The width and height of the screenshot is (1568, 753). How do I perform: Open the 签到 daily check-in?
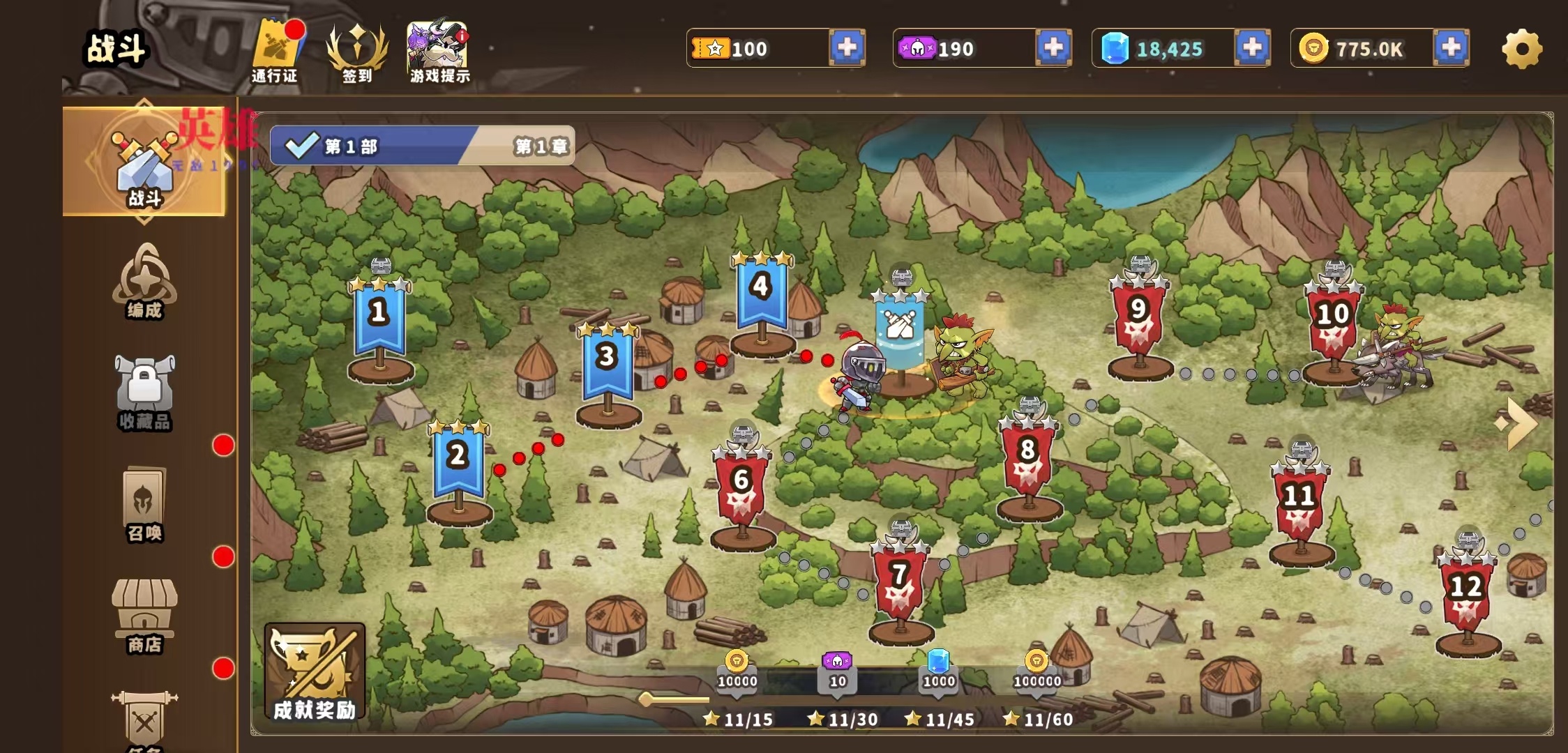click(356, 52)
